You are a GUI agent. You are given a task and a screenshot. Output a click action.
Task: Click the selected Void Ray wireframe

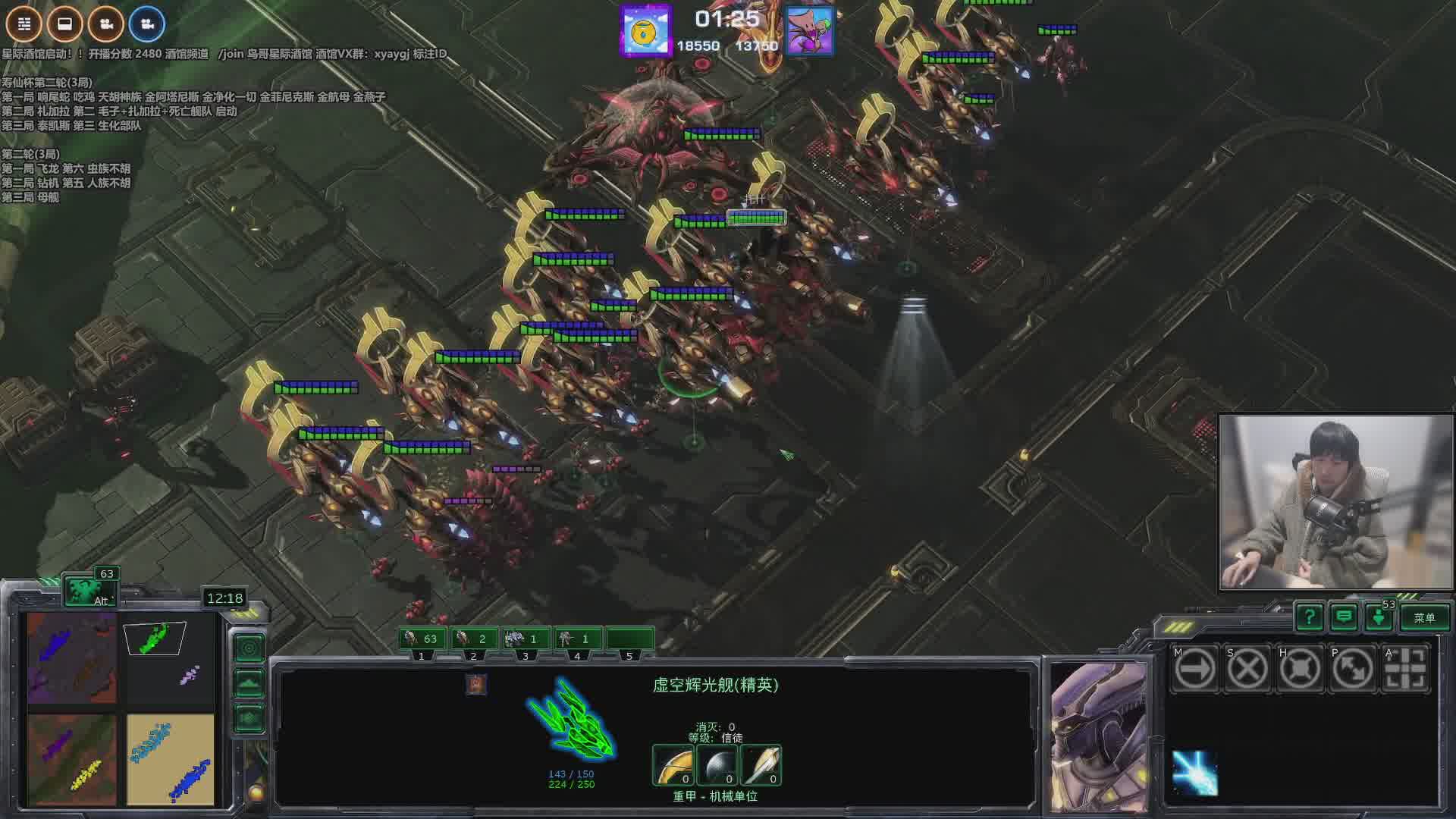pos(571,720)
